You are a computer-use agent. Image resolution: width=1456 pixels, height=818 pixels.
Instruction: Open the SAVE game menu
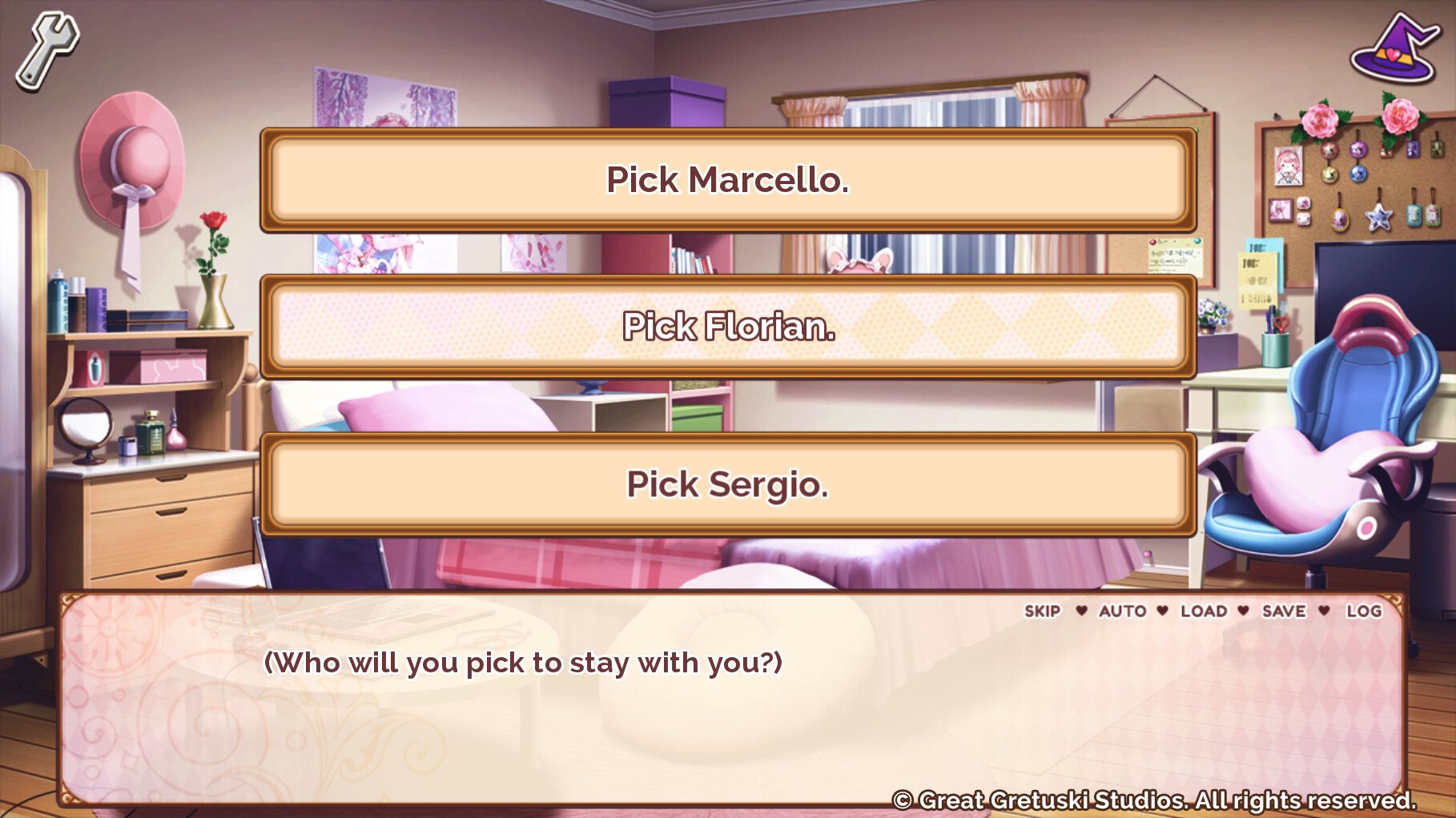click(1283, 611)
